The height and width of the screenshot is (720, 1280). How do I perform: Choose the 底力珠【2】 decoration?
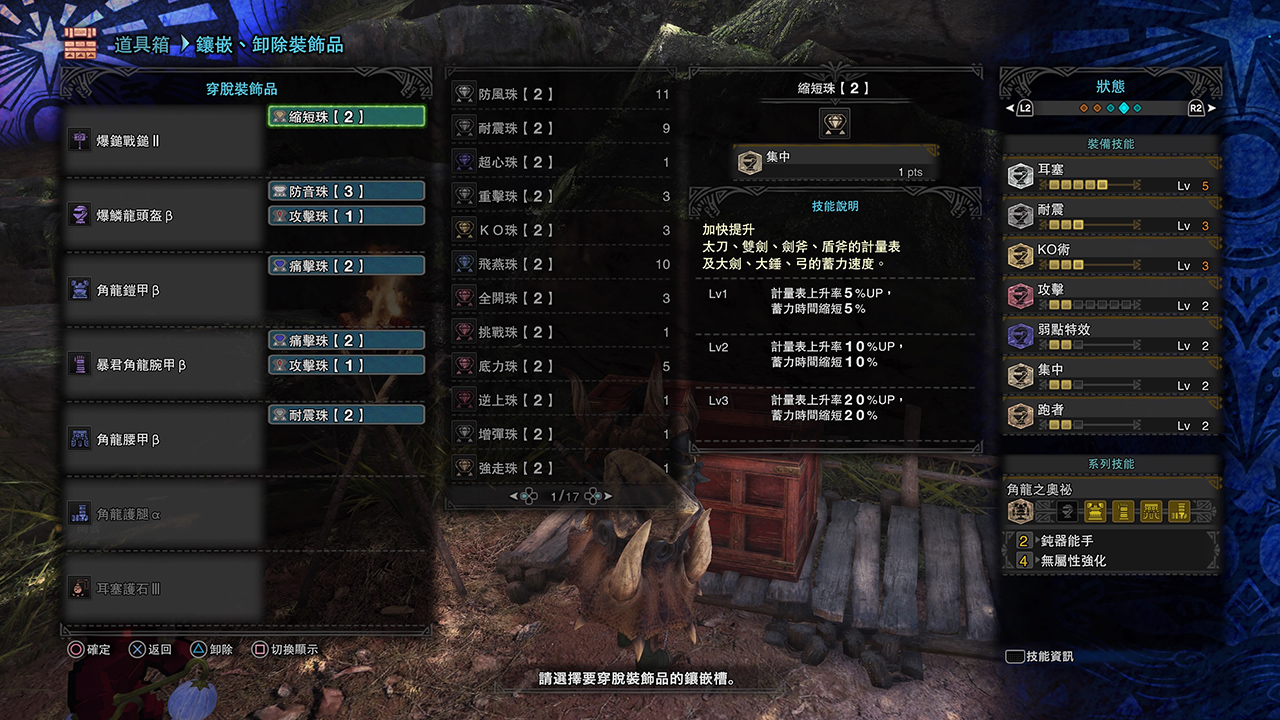(560, 367)
